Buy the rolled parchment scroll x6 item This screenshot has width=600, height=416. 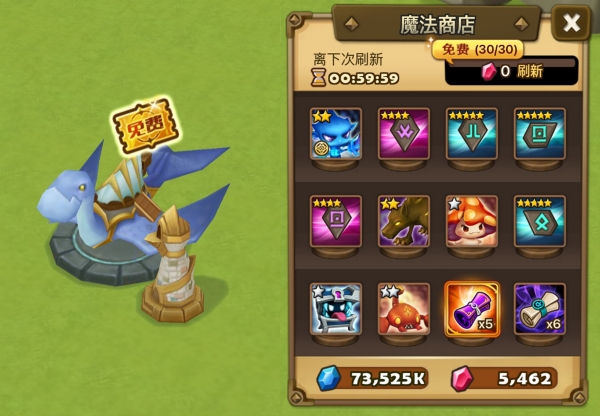click(539, 308)
